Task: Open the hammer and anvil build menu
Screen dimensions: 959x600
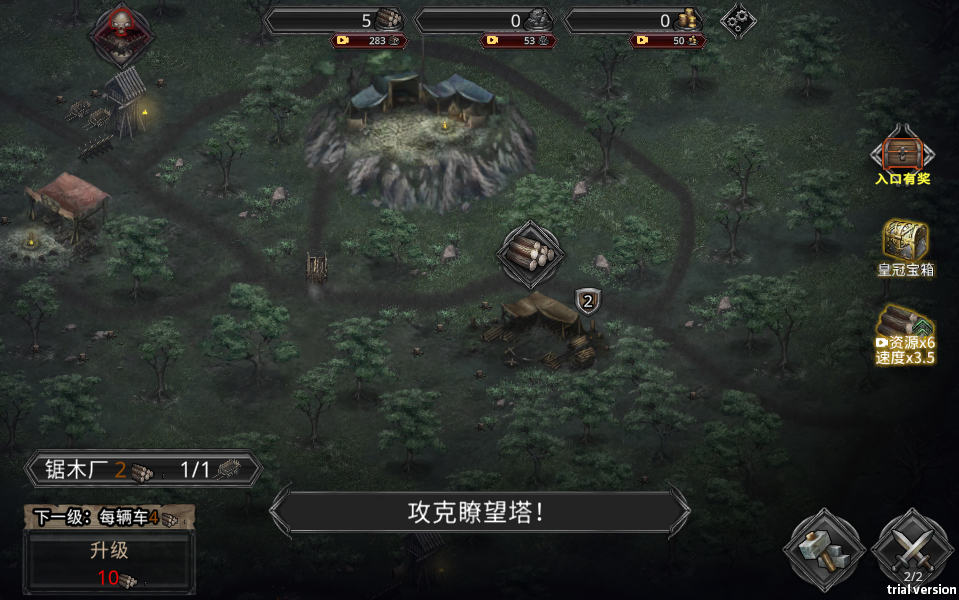Action: coord(822,549)
